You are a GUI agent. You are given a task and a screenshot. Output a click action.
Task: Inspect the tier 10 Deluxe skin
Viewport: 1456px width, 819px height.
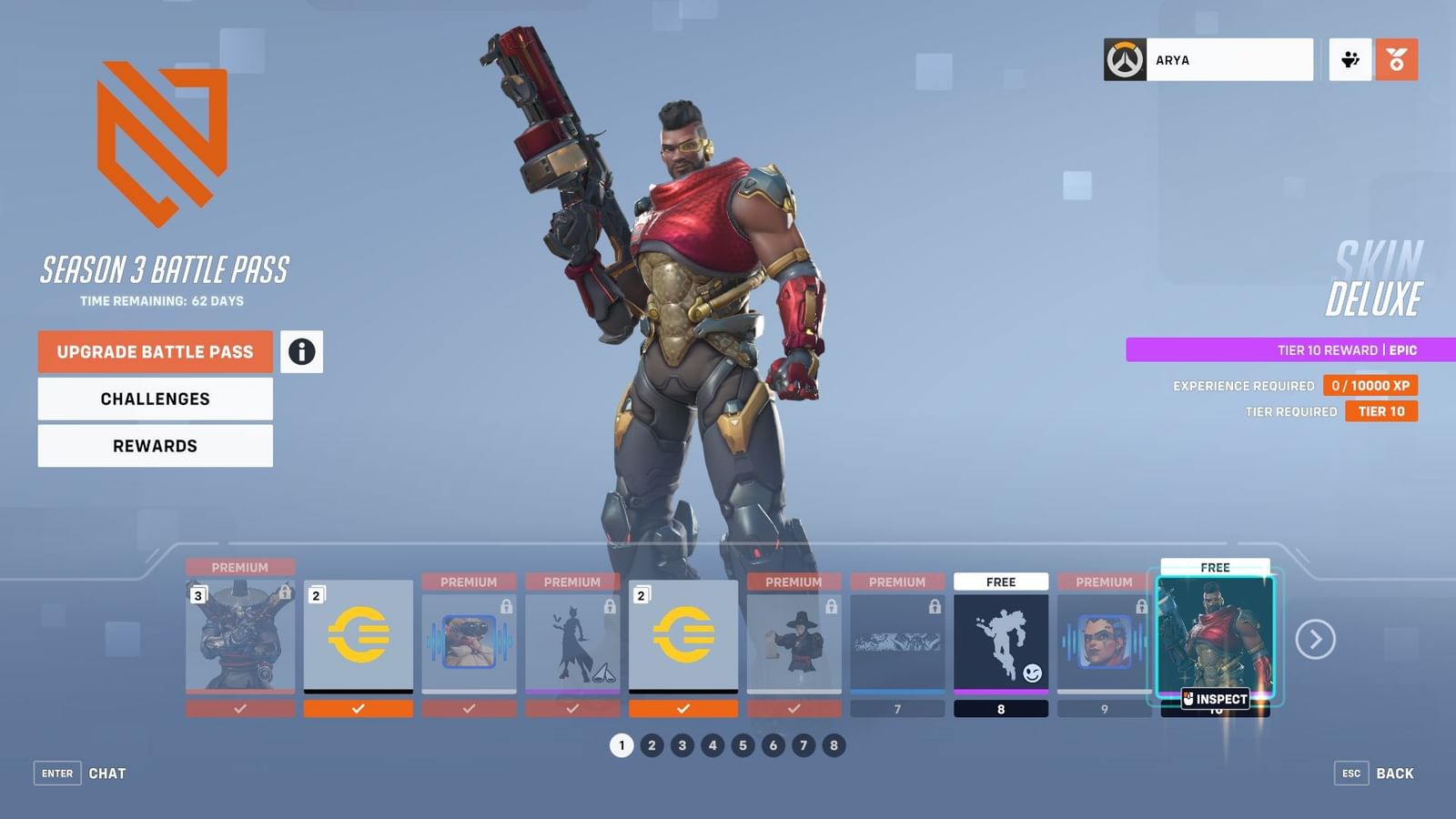1217,699
